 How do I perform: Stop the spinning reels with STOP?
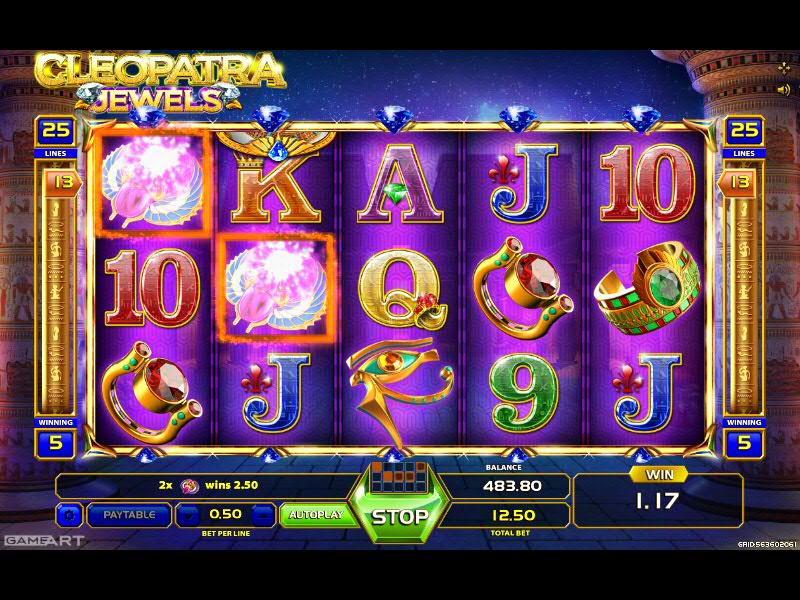[x=400, y=516]
